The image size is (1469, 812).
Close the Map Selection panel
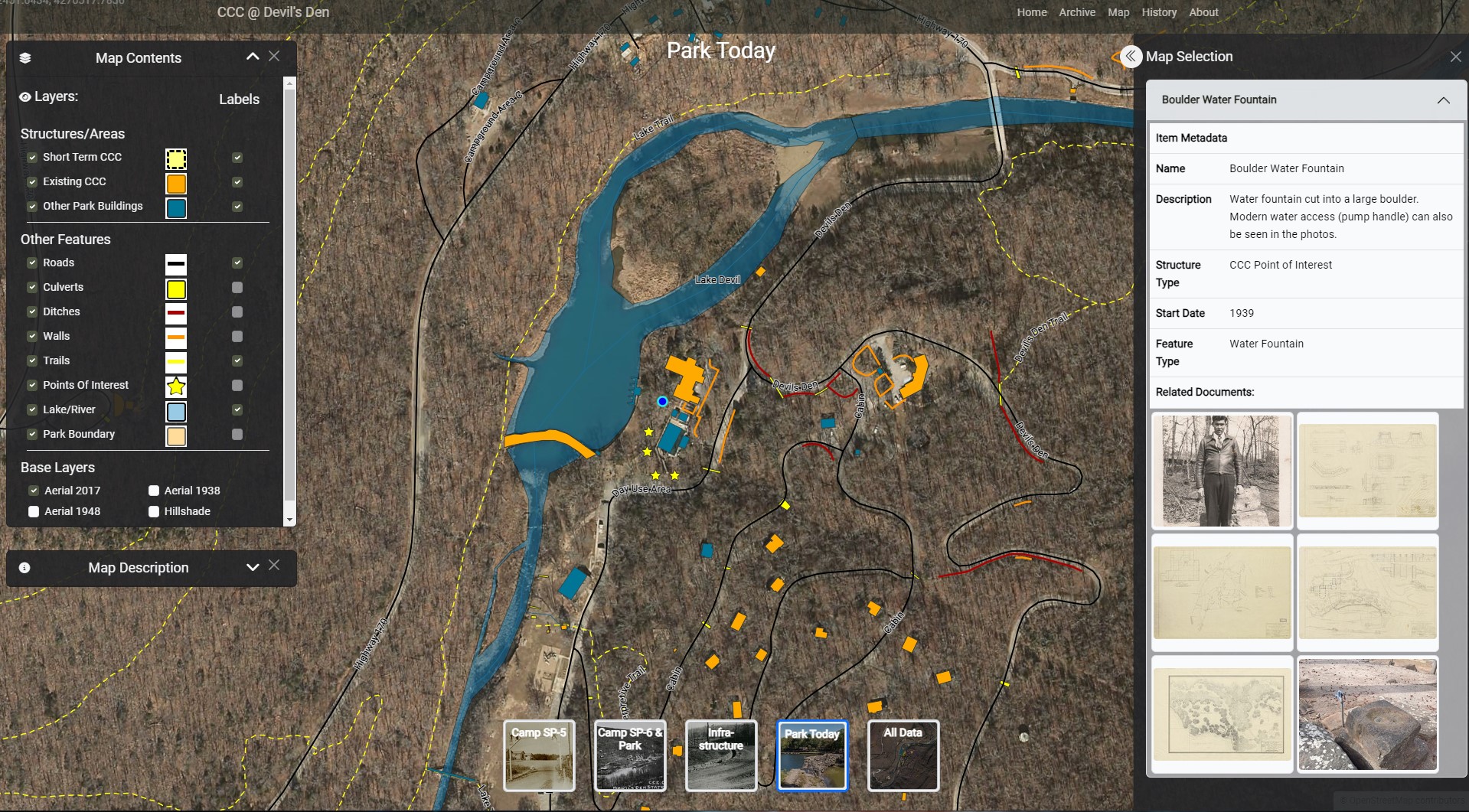tap(1455, 57)
